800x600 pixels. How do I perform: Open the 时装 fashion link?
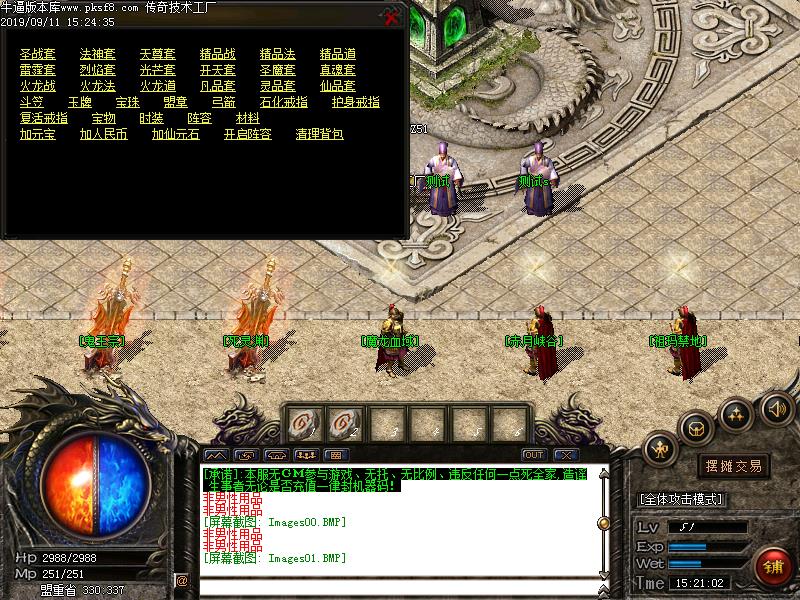coord(152,118)
